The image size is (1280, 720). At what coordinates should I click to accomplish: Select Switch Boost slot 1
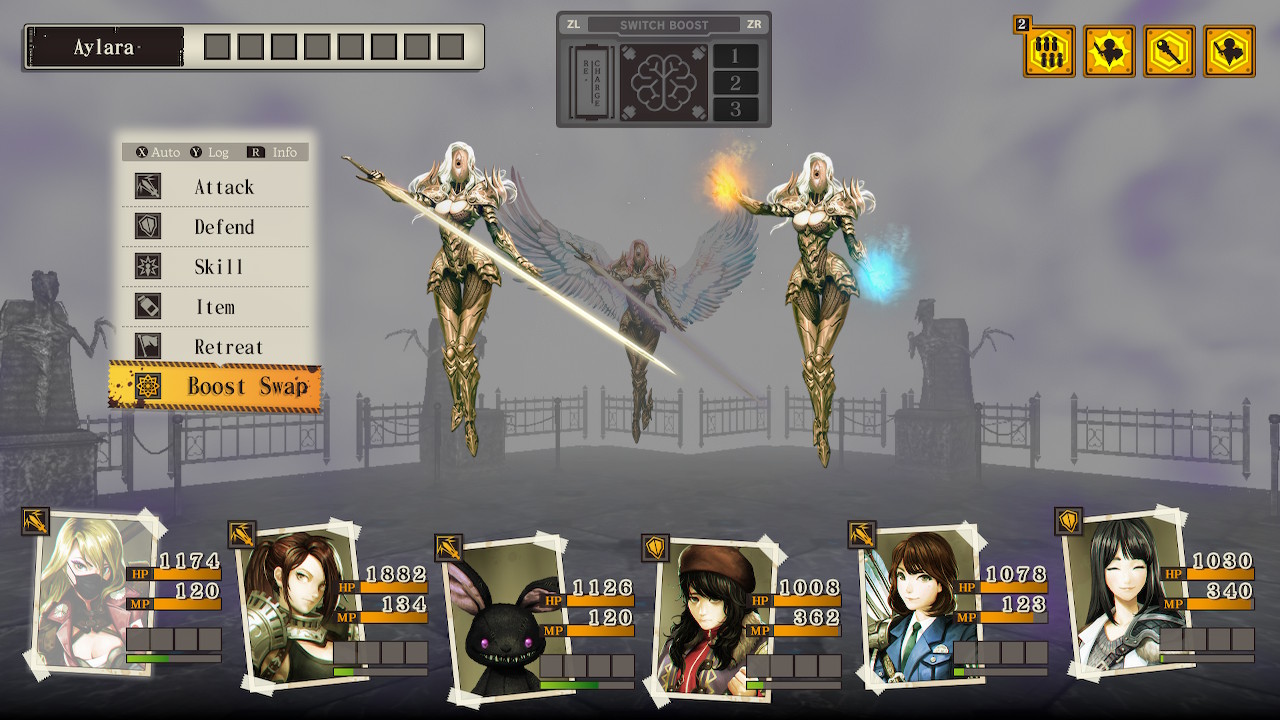(x=735, y=56)
